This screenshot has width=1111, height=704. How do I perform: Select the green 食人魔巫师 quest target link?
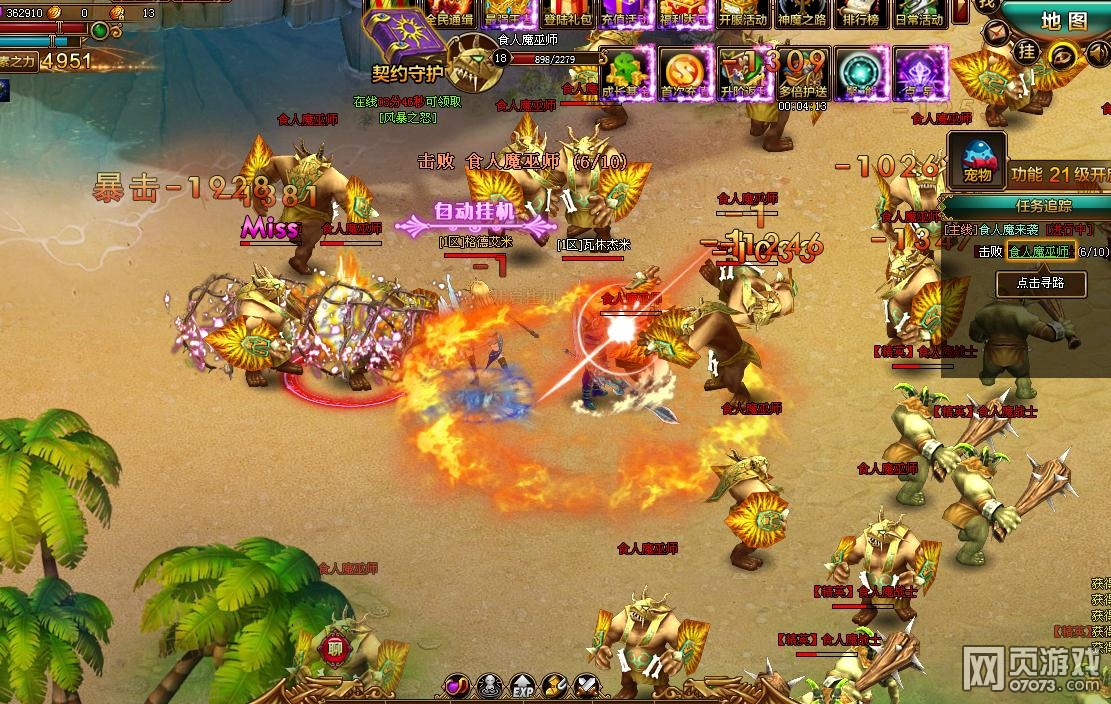[x=1039, y=251]
